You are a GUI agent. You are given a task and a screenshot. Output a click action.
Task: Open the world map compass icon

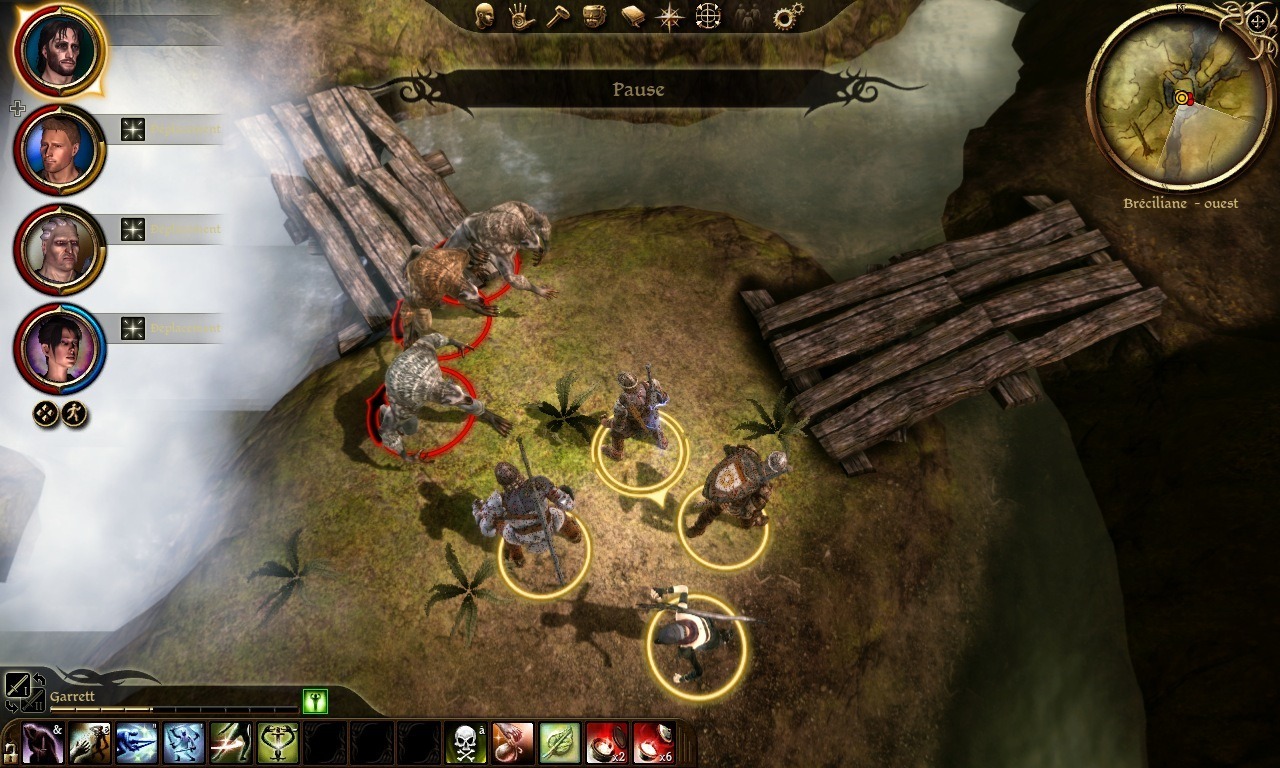coord(669,16)
